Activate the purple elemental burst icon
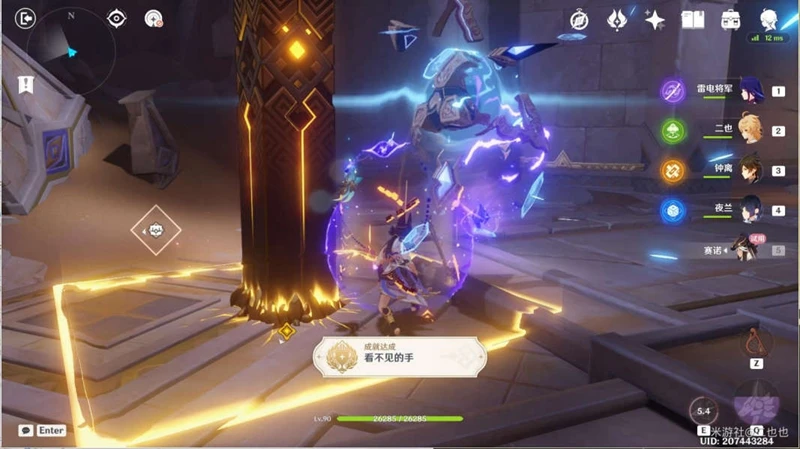This screenshot has height=449, width=800. tap(756, 403)
